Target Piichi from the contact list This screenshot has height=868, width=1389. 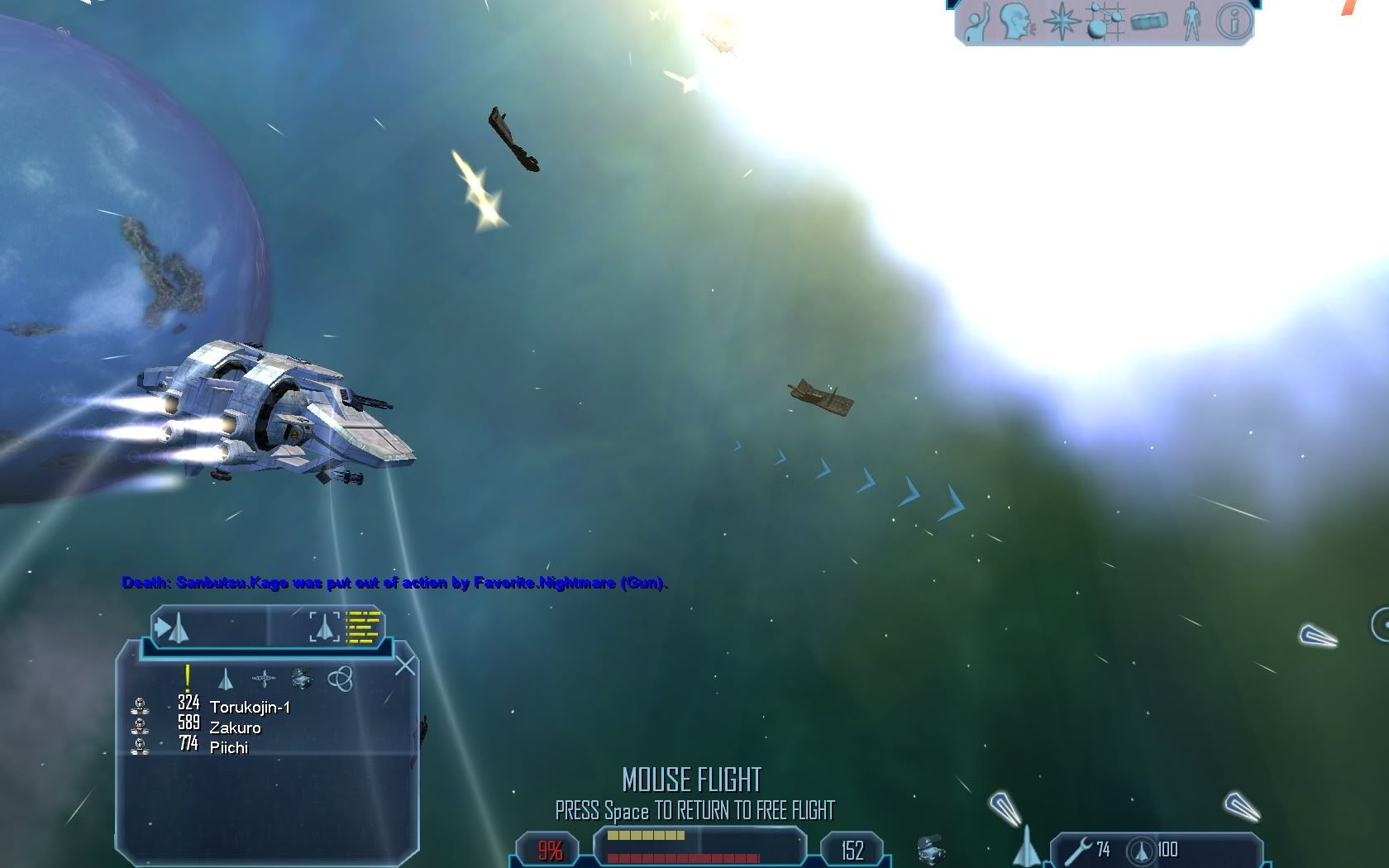228,747
